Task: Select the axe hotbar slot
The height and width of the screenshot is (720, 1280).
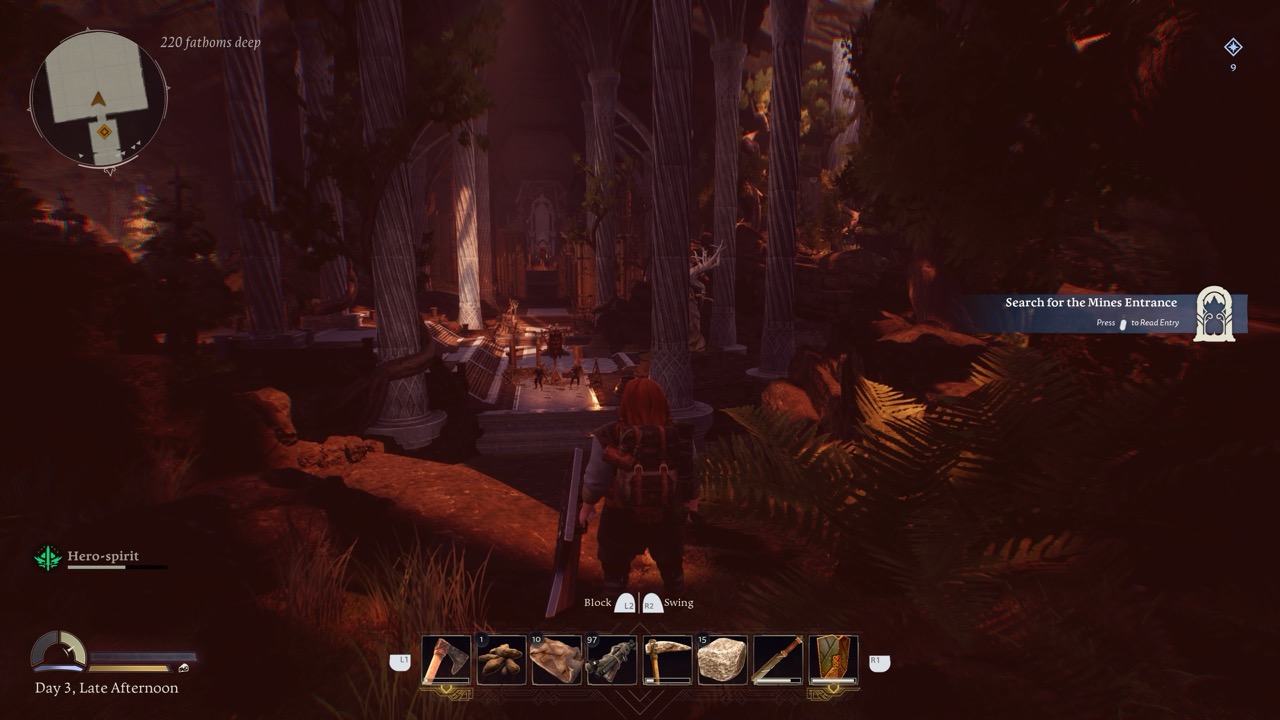Action: point(446,660)
